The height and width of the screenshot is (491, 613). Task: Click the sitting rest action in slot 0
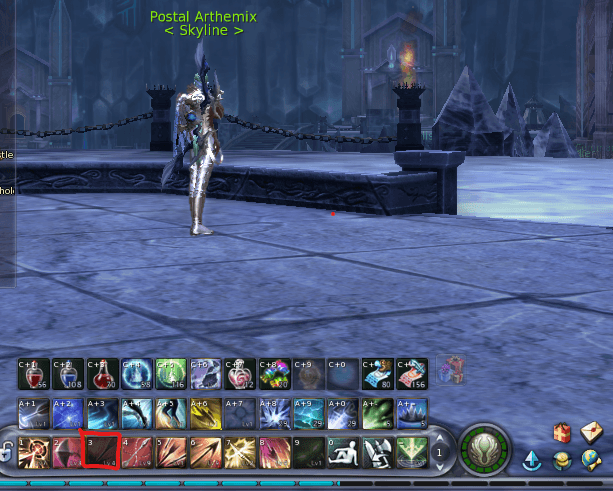(343, 453)
